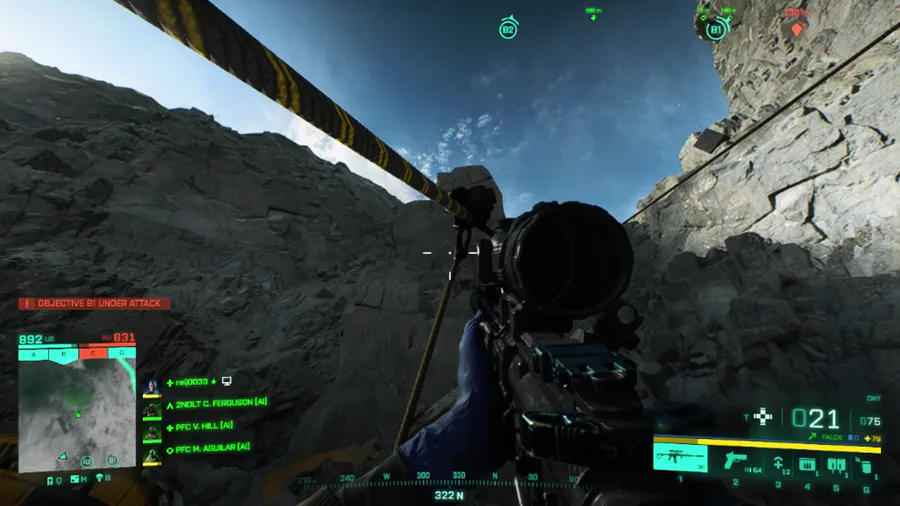Click the Objective B1 Under Attack alert
The height and width of the screenshot is (506, 900).
click(x=94, y=303)
